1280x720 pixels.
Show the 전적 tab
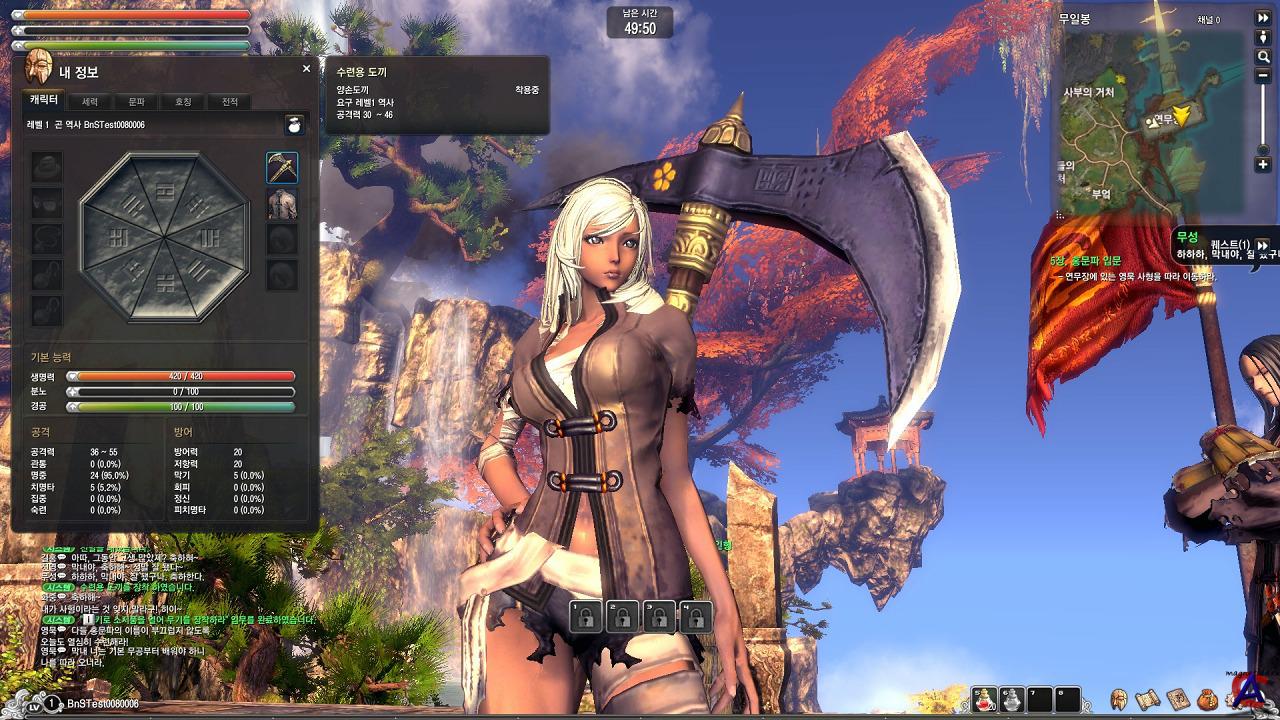pyautogui.click(x=229, y=101)
